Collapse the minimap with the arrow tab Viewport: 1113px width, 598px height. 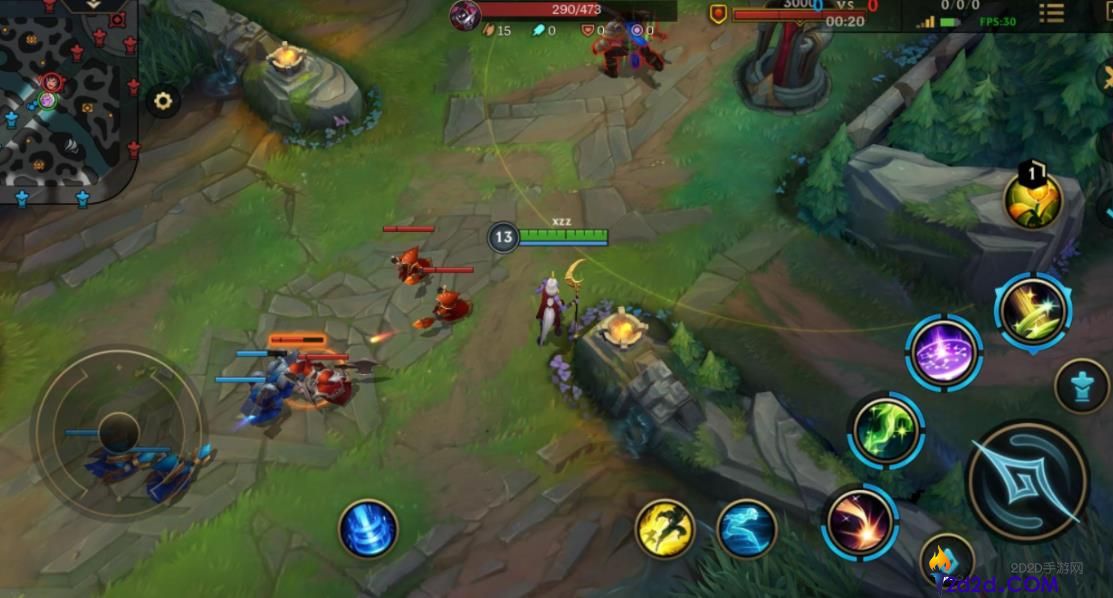[x=91, y=5]
